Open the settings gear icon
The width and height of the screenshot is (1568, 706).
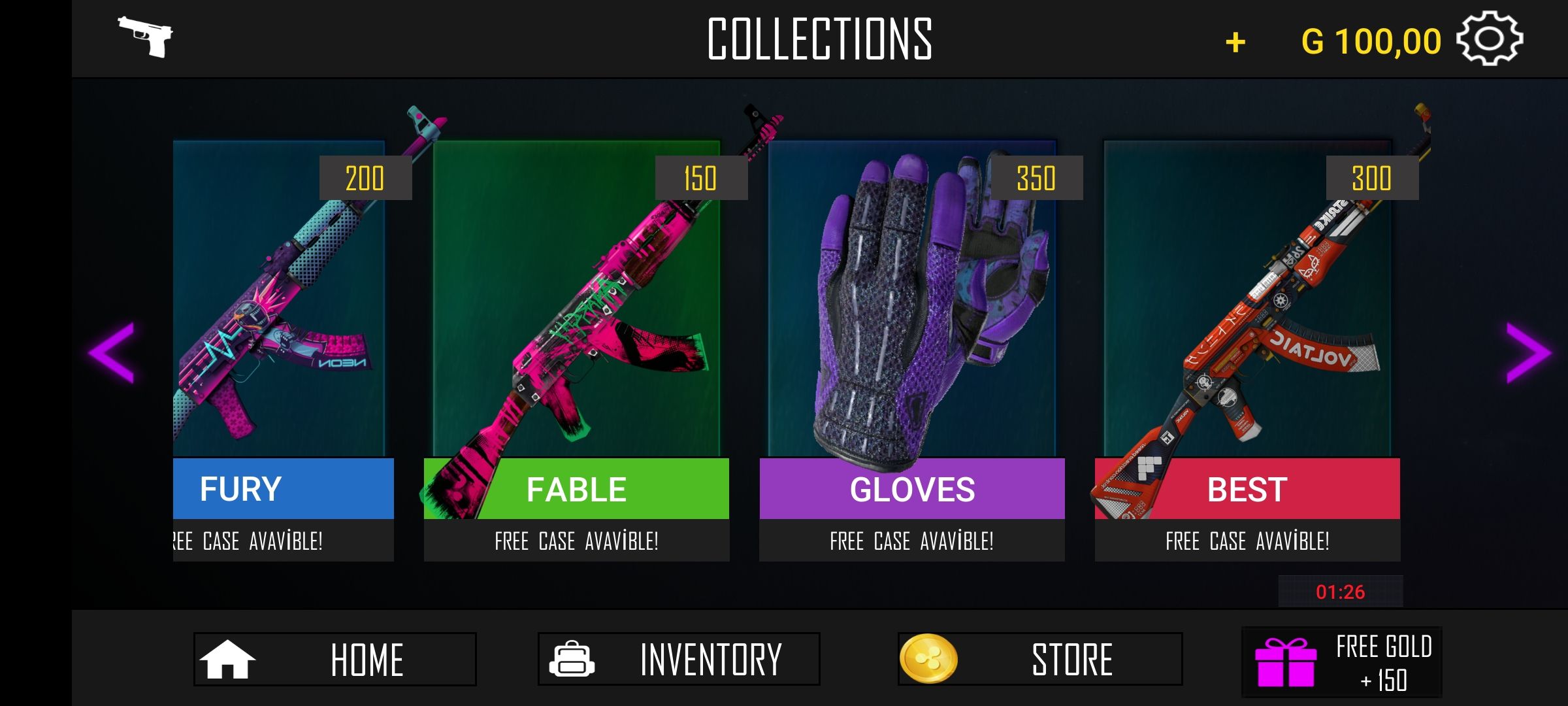pos(1490,39)
